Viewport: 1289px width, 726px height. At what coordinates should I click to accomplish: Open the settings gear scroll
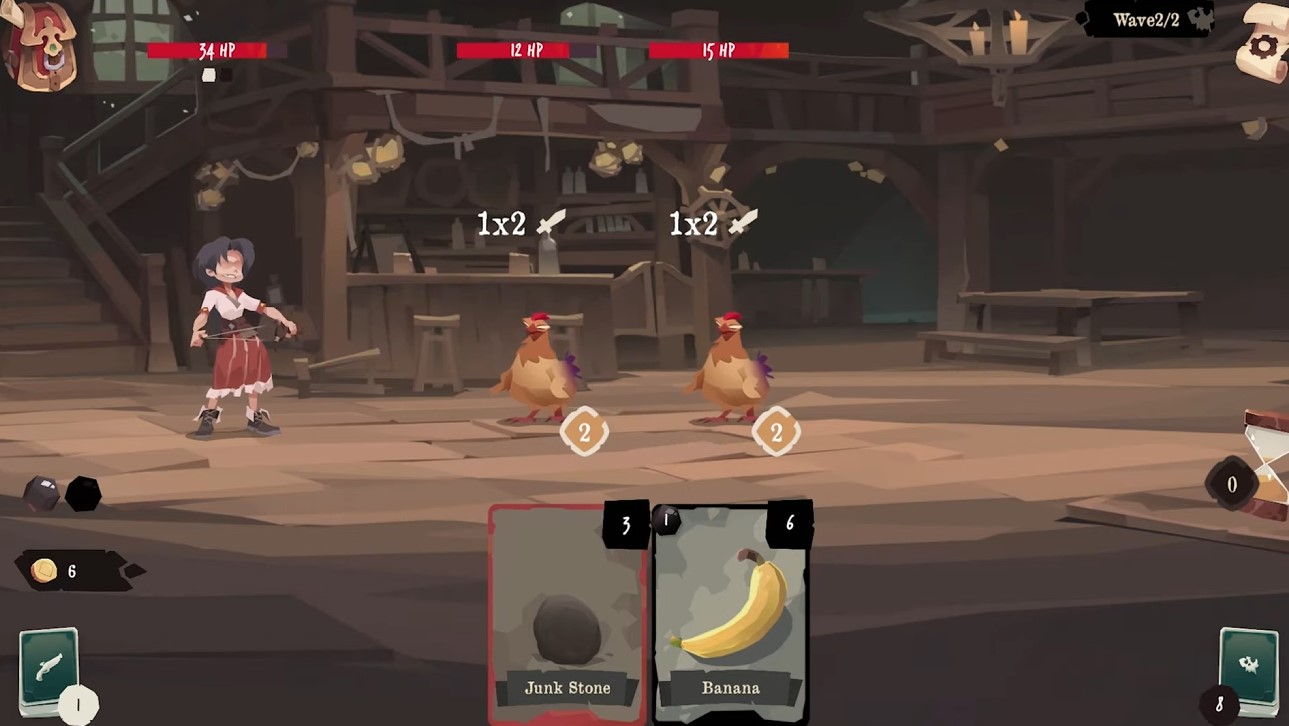(1262, 44)
